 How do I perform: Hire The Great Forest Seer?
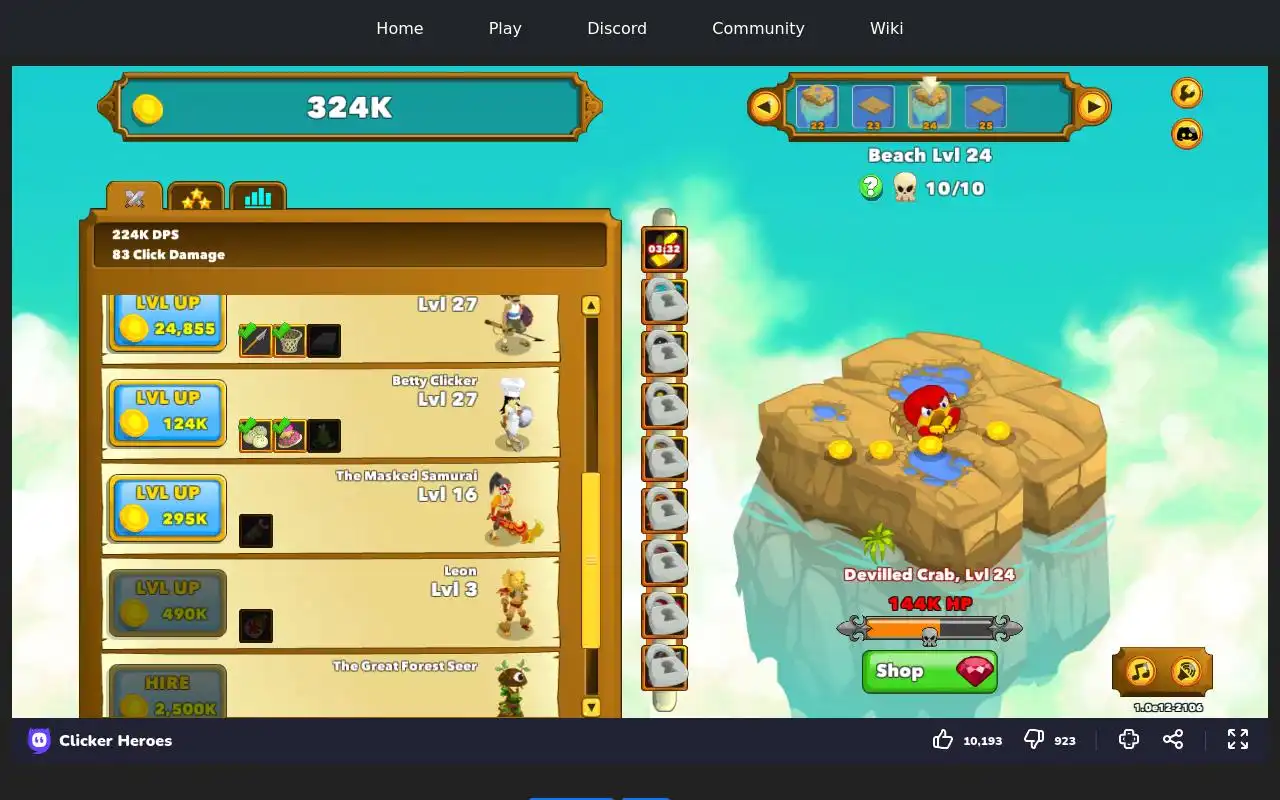(167, 694)
